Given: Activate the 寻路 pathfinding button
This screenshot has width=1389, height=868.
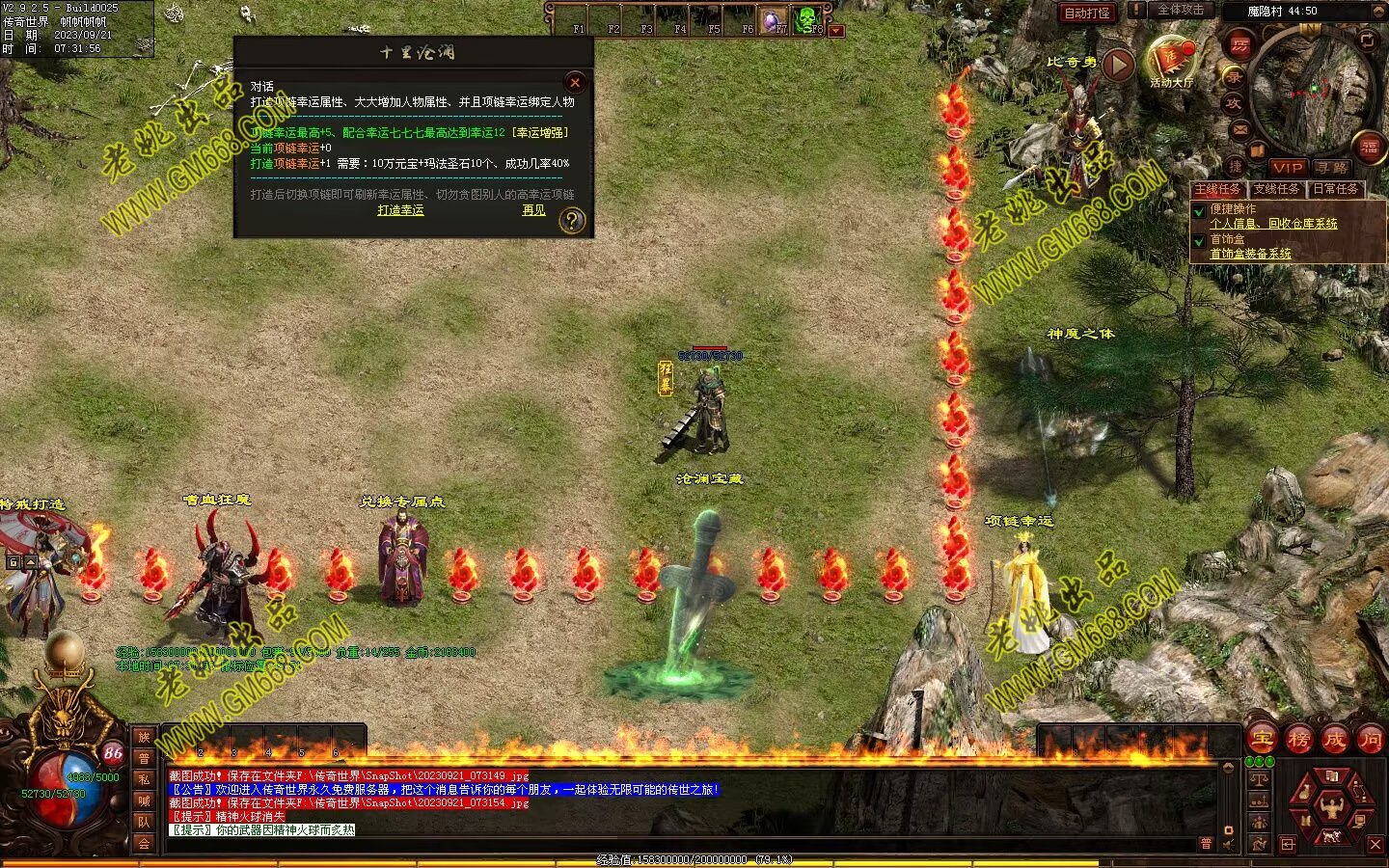Looking at the screenshot, I should [x=1330, y=167].
